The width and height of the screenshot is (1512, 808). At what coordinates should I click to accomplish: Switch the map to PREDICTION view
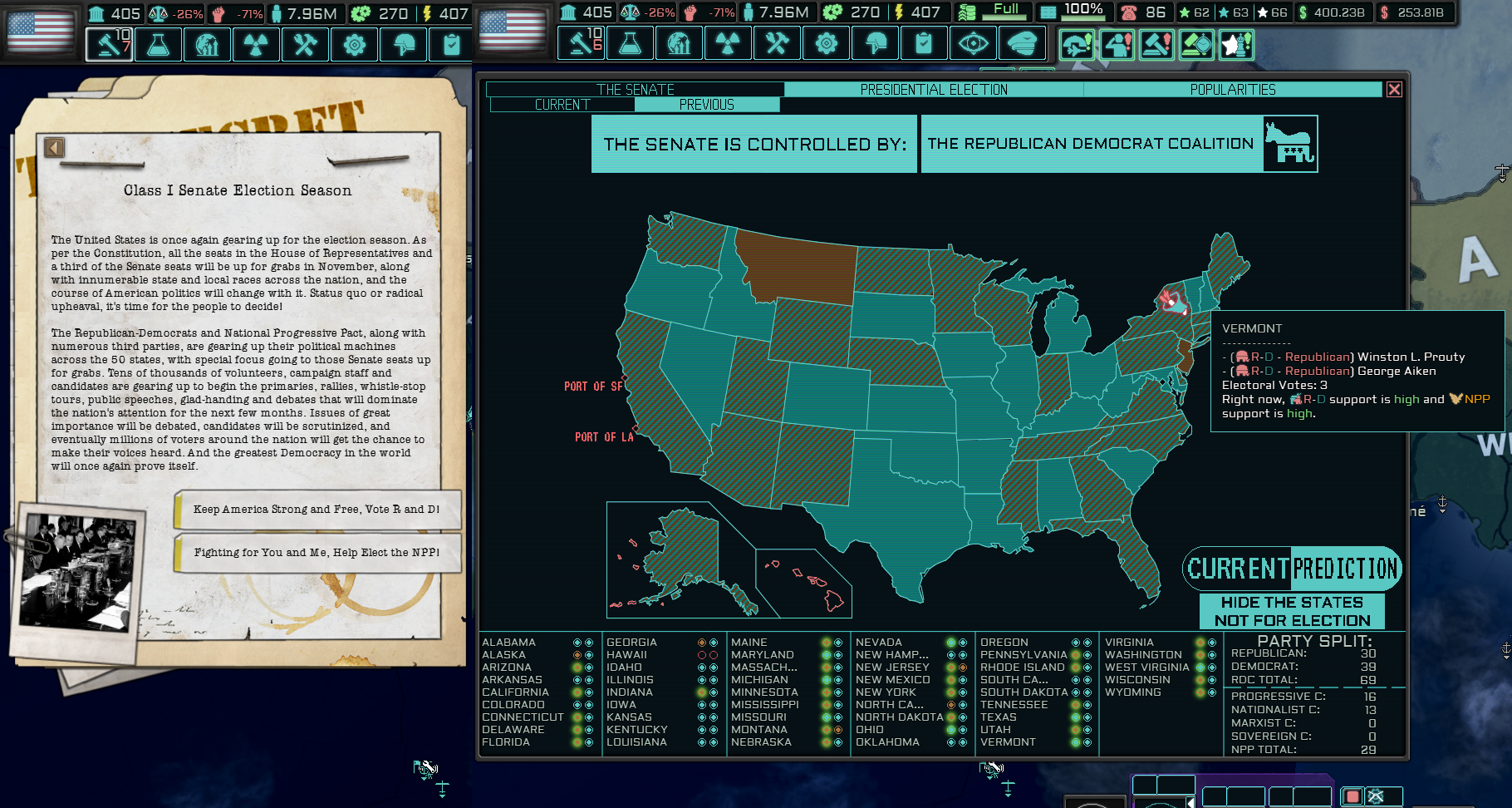1346,569
